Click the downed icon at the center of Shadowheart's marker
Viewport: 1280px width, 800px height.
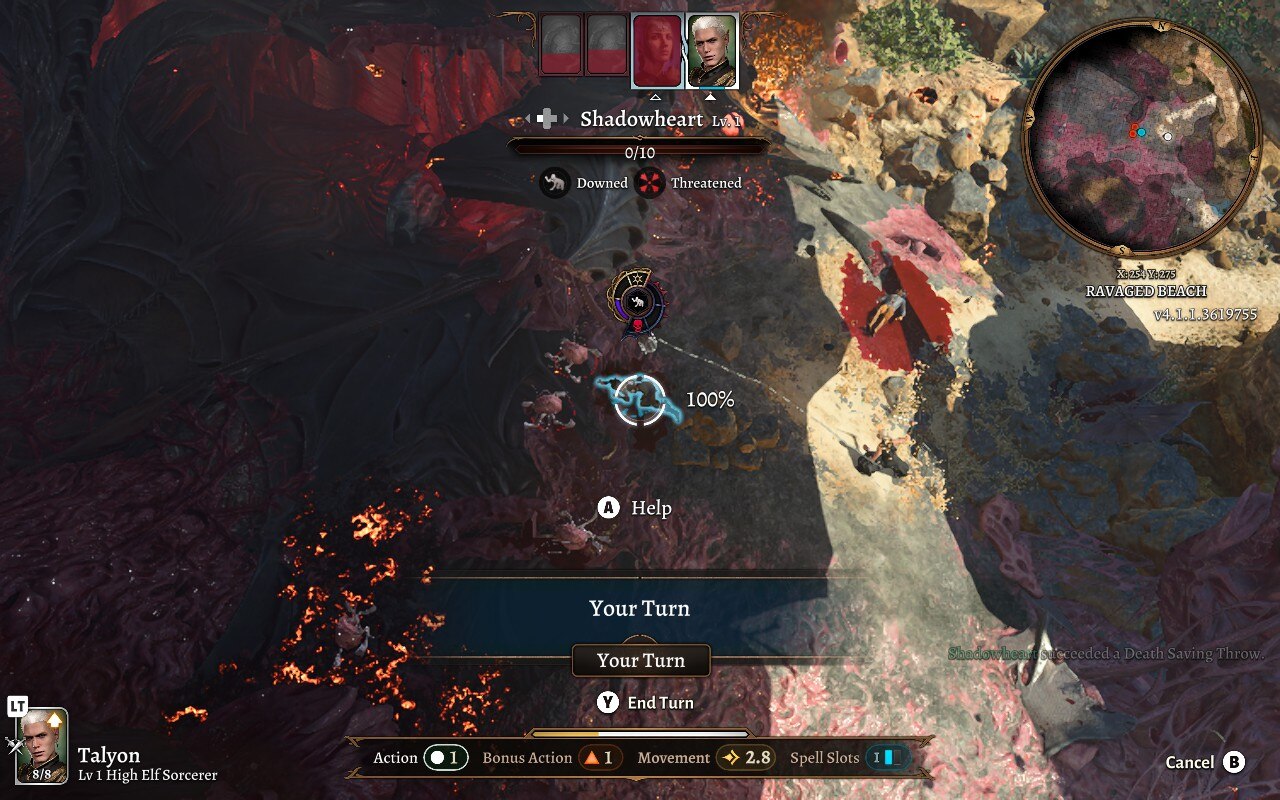pos(637,302)
